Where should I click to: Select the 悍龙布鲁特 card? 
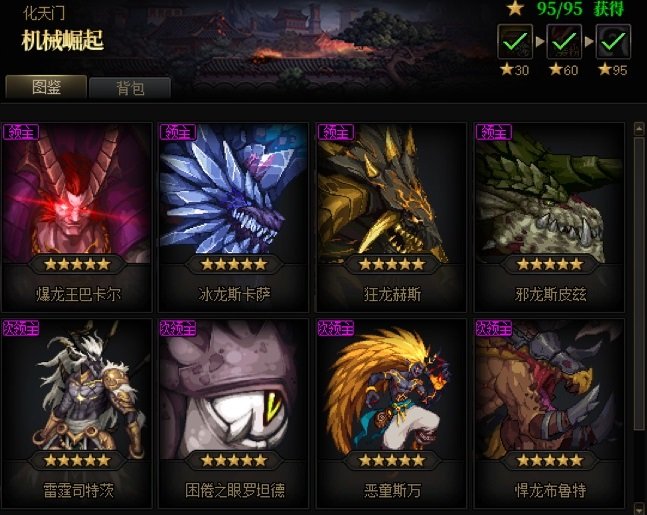pos(548,408)
